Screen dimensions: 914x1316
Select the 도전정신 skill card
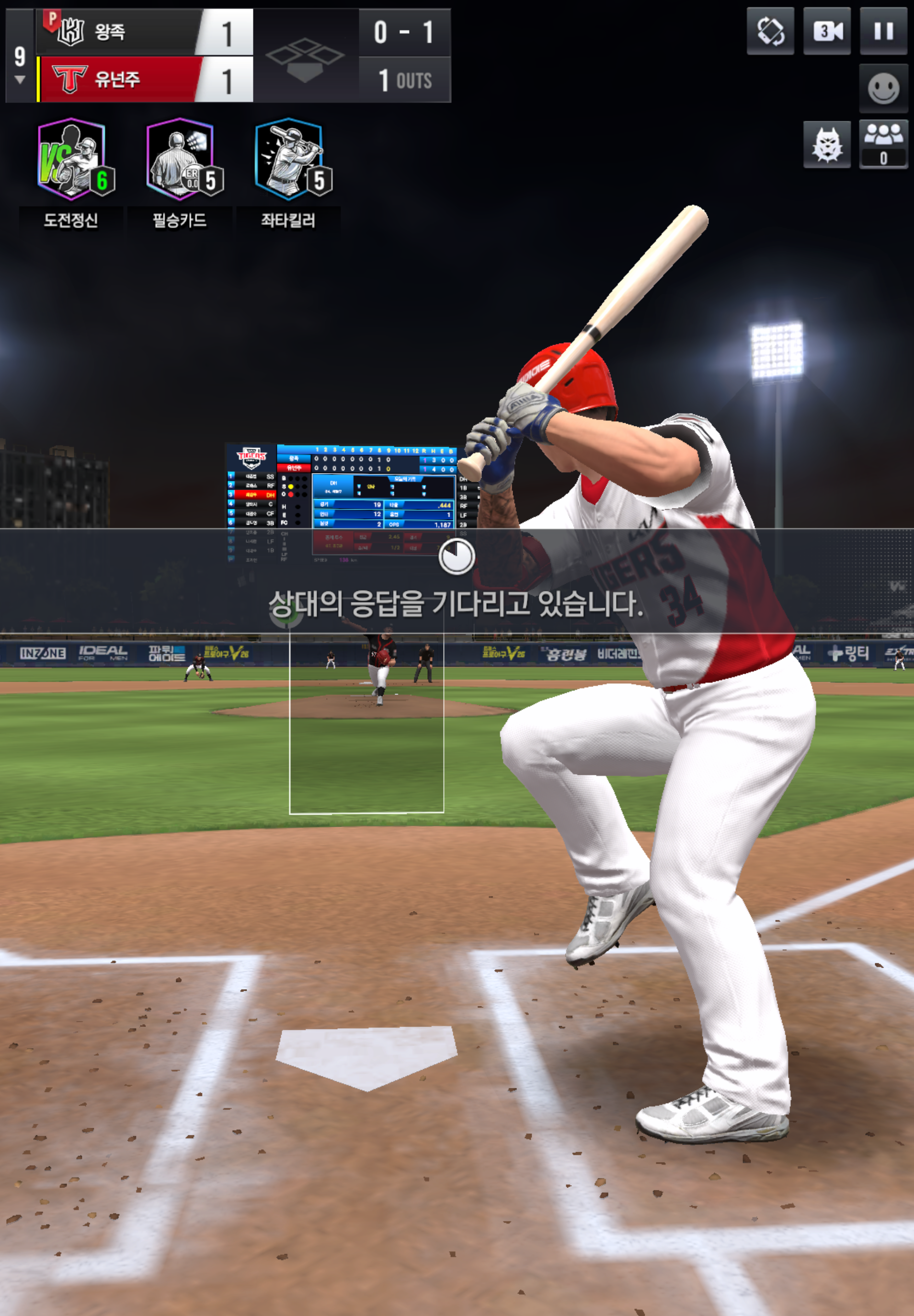coord(71,161)
